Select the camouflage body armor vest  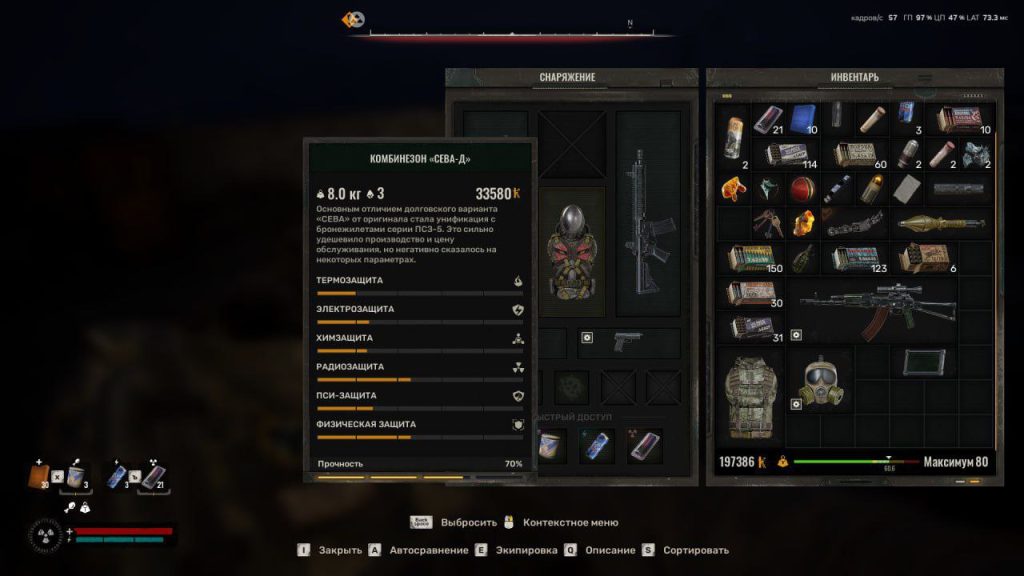(x=751, y=396)
